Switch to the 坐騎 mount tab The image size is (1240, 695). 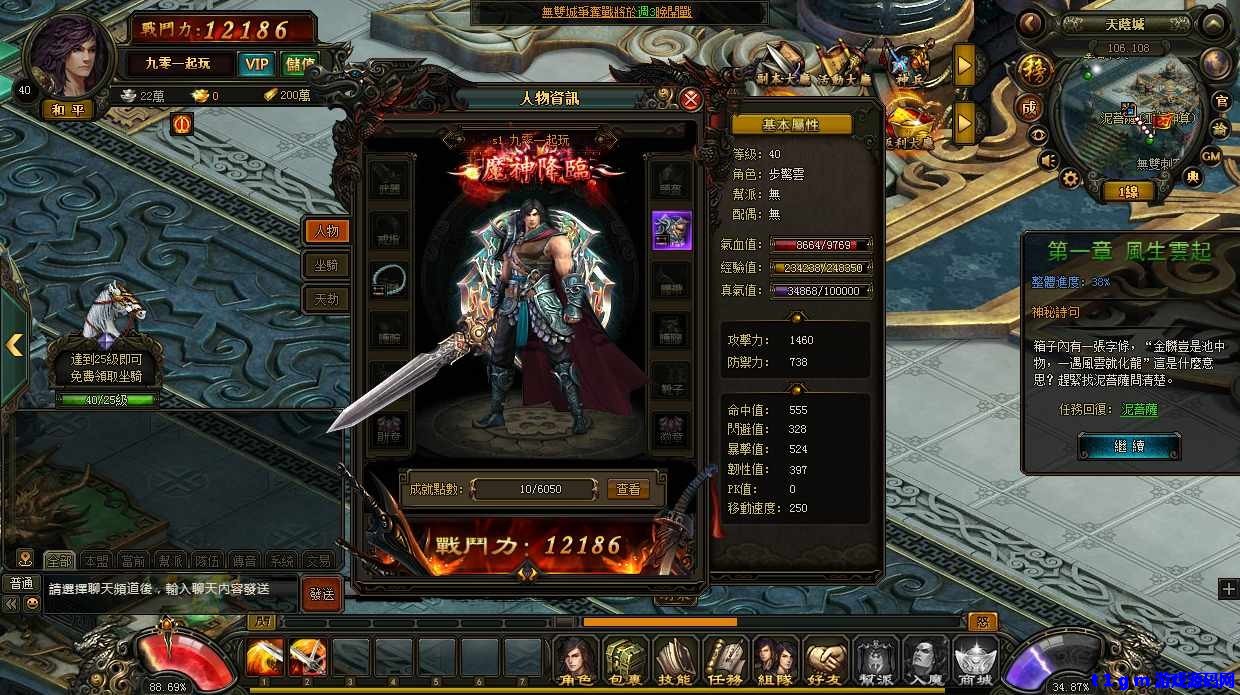[326, 265]
